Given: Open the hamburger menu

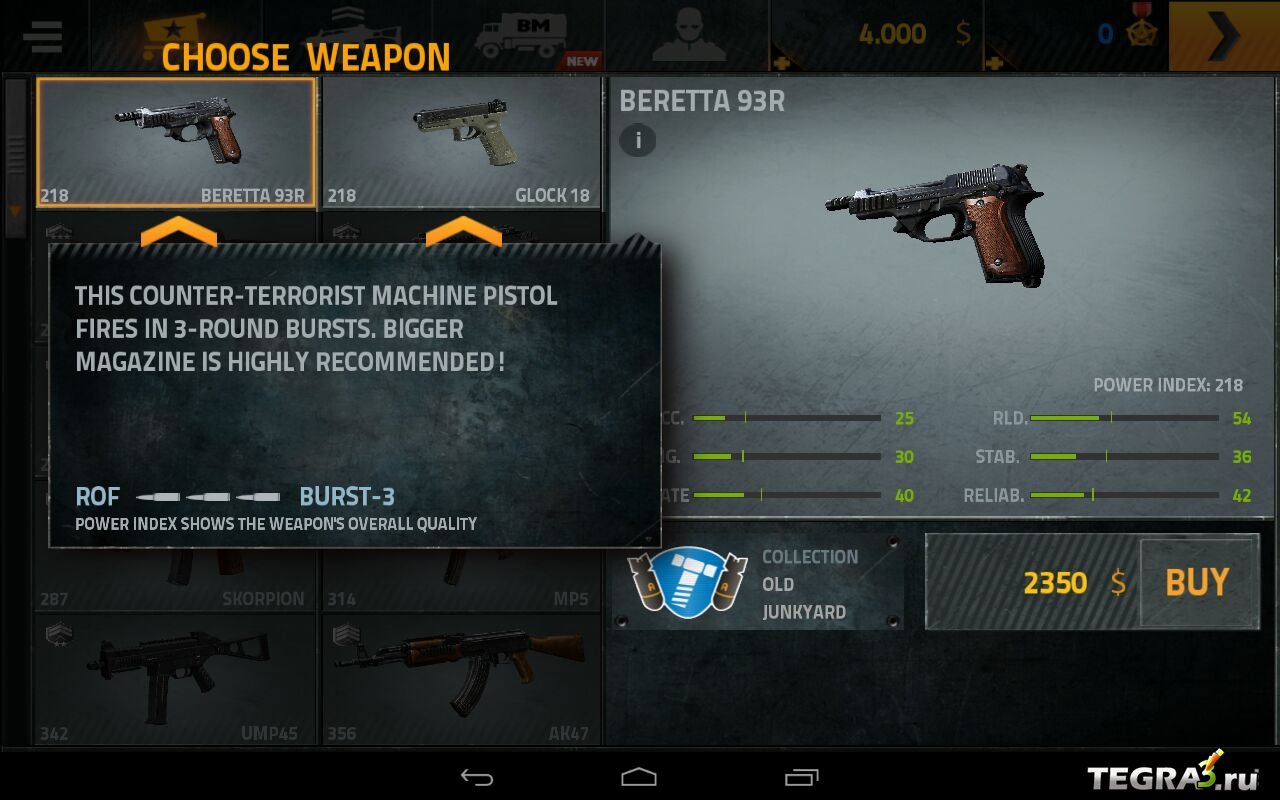Looking at the screenshot, I should (42, 36).
